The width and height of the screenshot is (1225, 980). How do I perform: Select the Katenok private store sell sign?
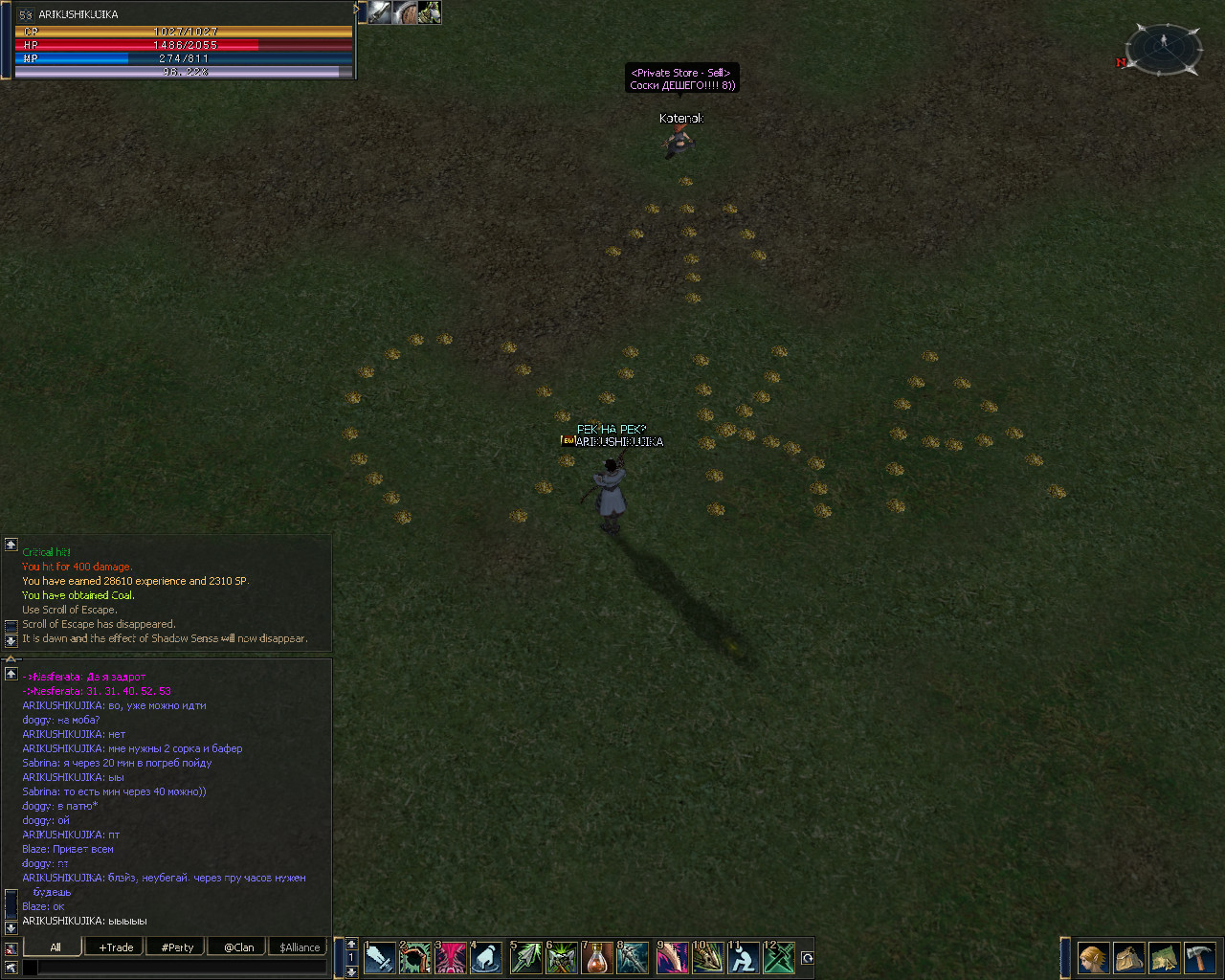(x=681, y=78)
